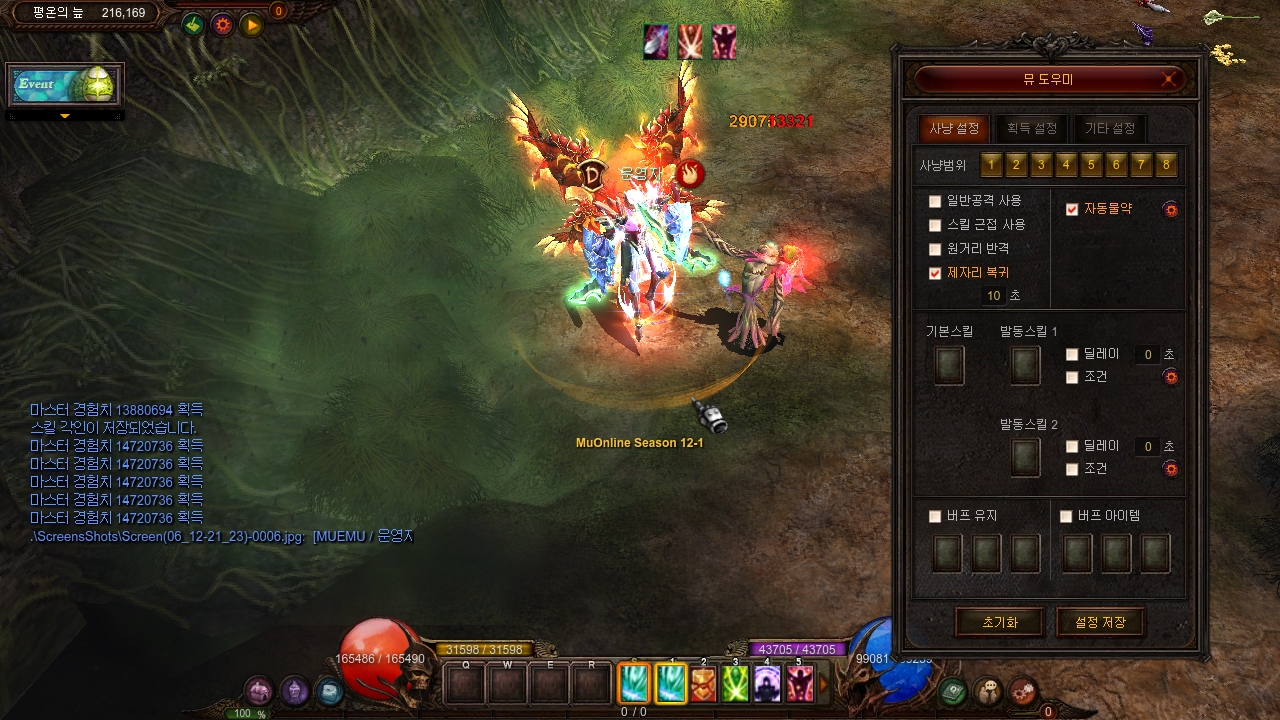Reset settings with 초기화 button
The height and width of the screenshot is (720, 1280).
point(1000,622)
